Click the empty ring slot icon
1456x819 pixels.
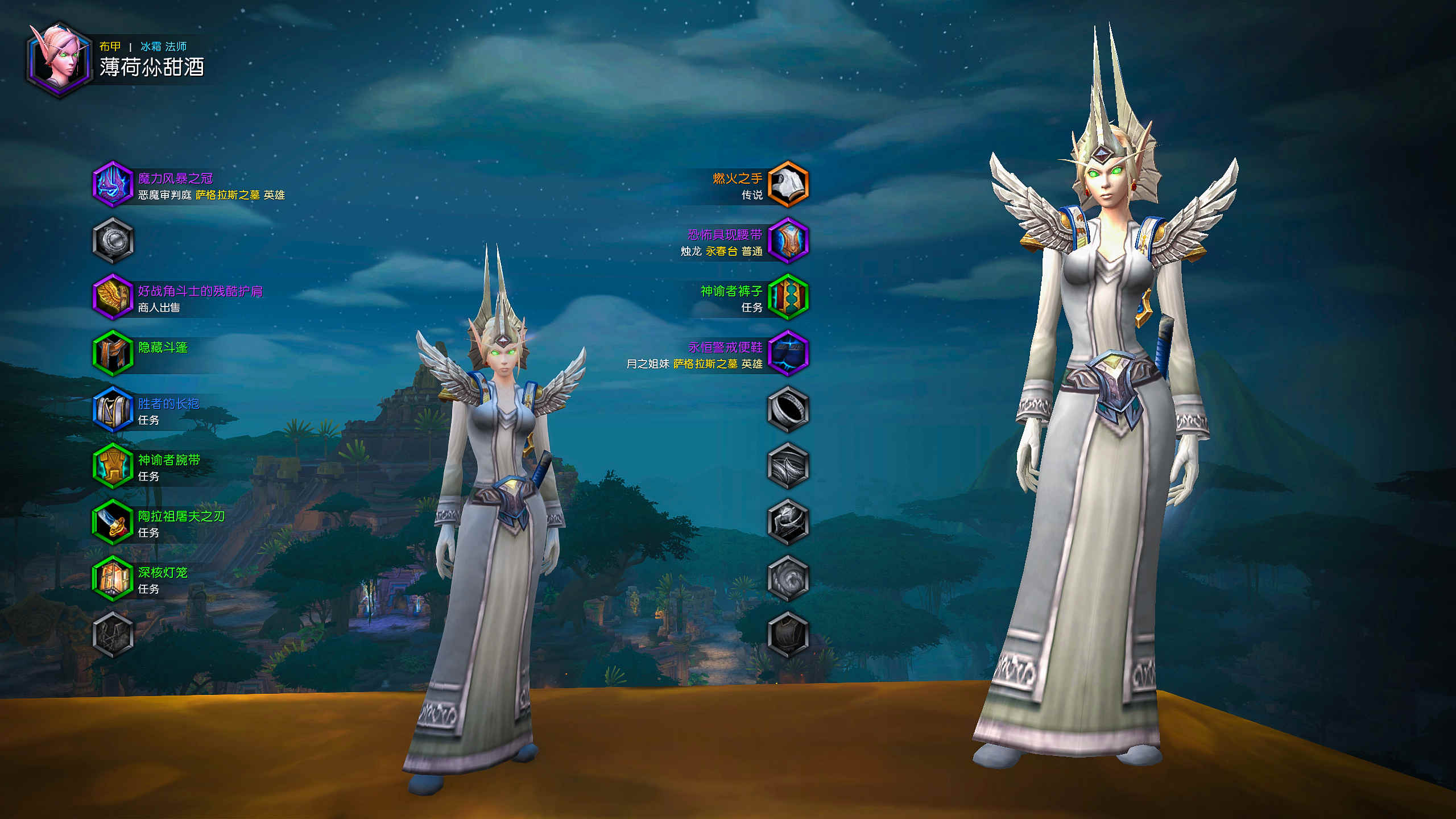coord(788,409)
